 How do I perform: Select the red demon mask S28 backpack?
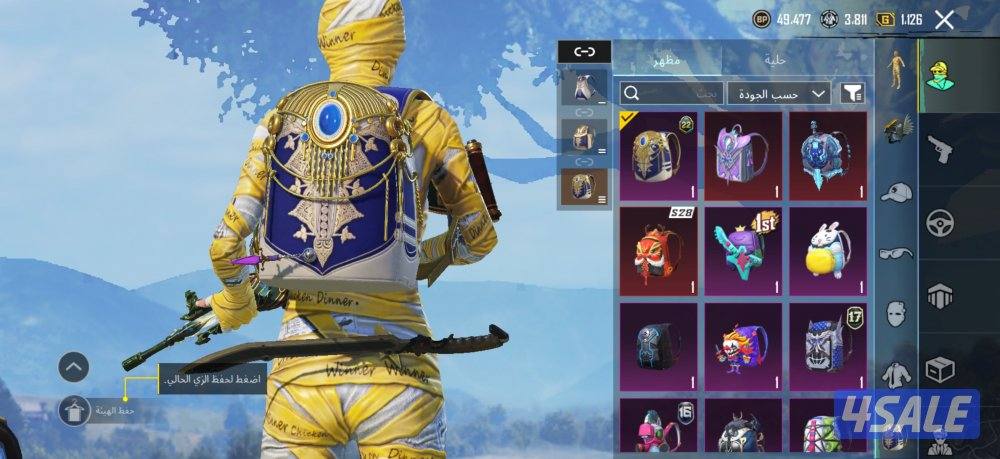point(658,251)
